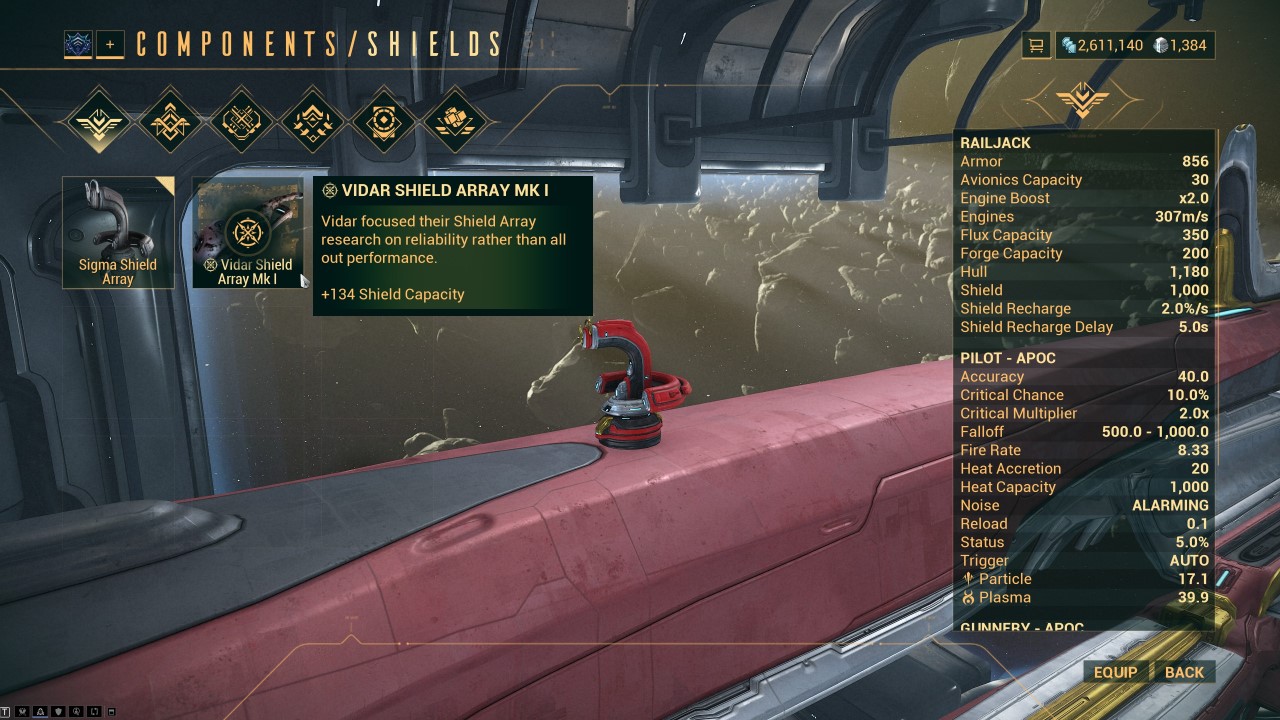Open the cubes component tab
The width and height of the screenshot is (1280, 720).
(455, 122)
